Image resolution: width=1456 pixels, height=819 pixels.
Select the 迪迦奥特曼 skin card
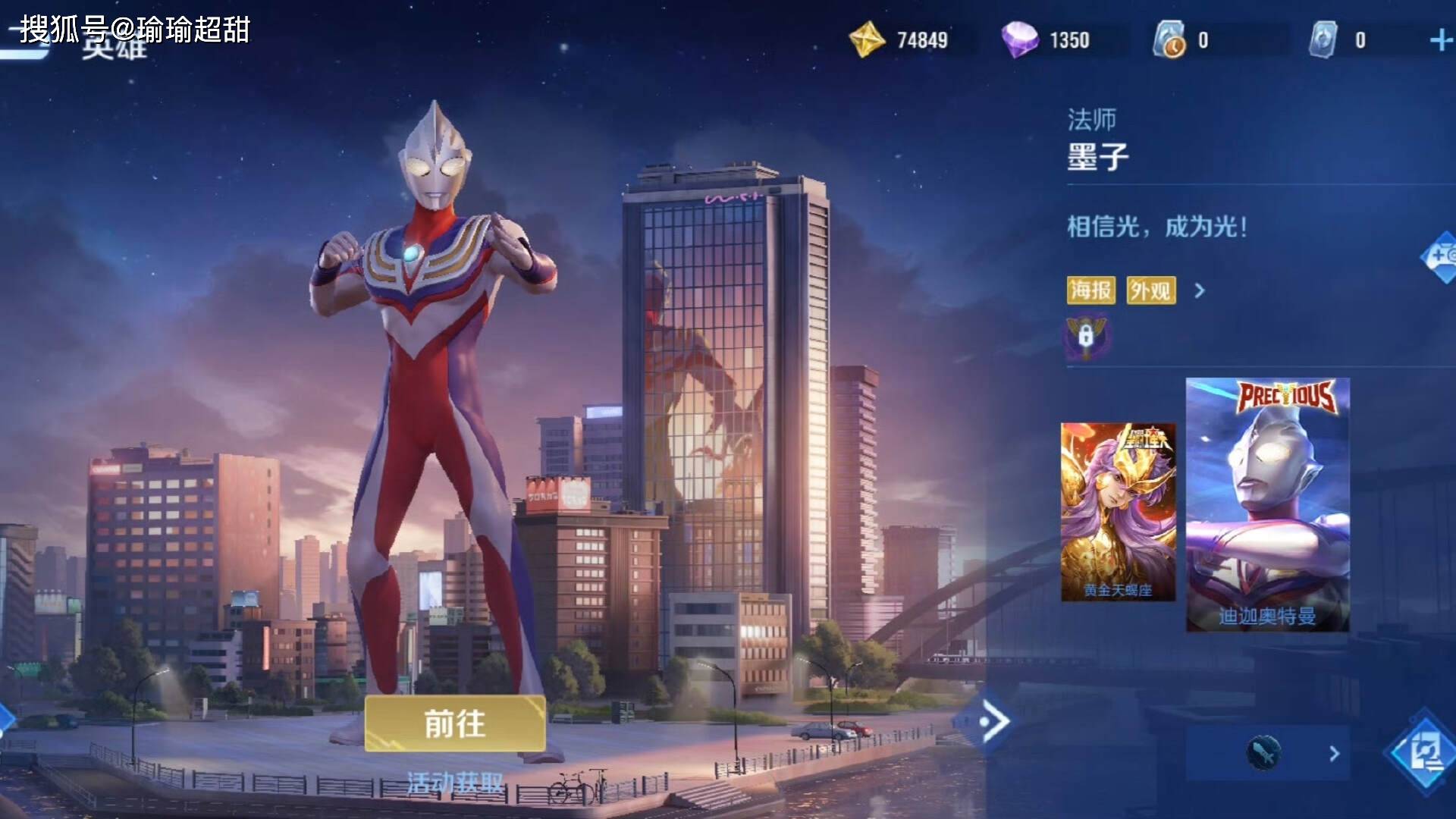point(1267,504)
